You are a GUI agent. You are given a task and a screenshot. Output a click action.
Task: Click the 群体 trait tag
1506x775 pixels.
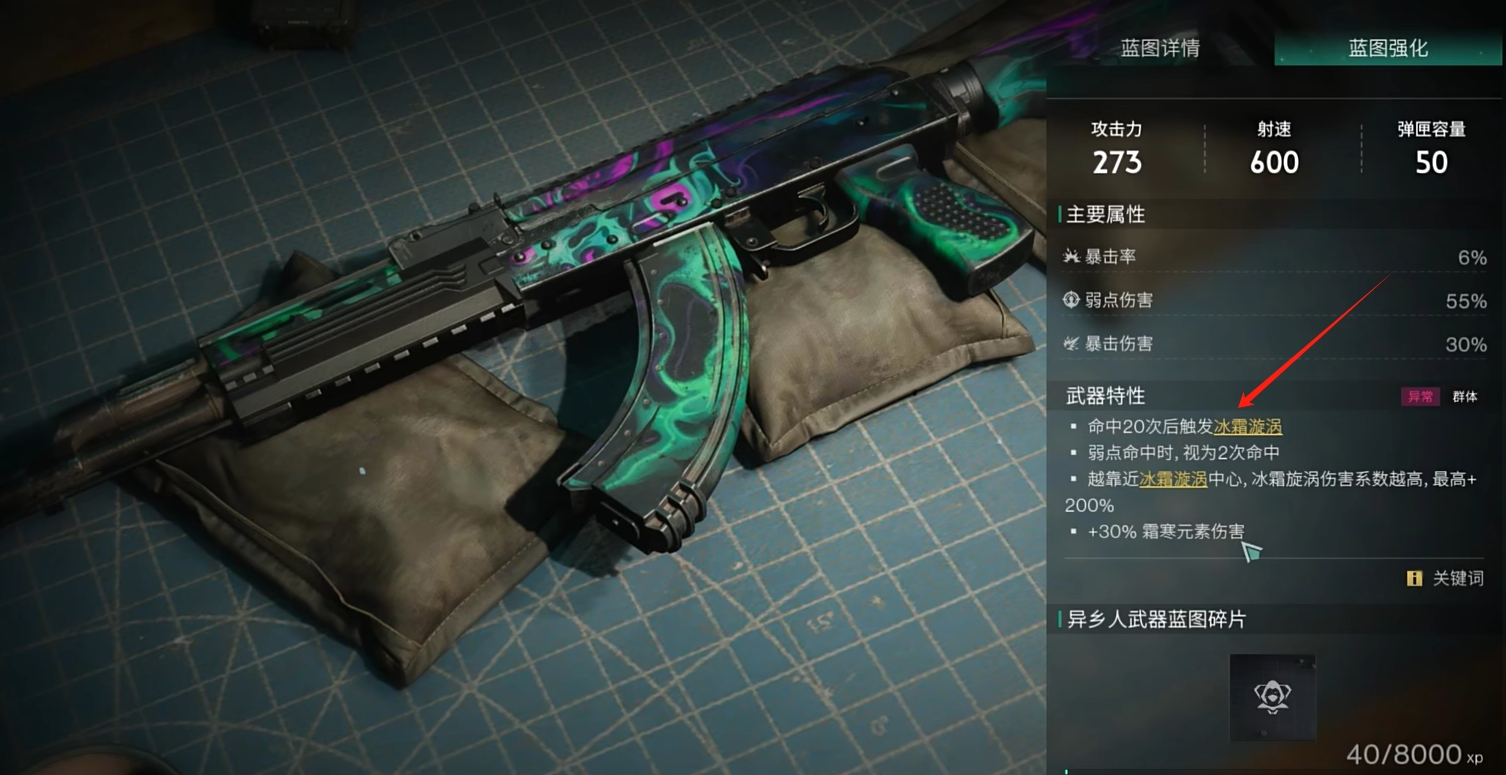click(x=1465, y=397)
